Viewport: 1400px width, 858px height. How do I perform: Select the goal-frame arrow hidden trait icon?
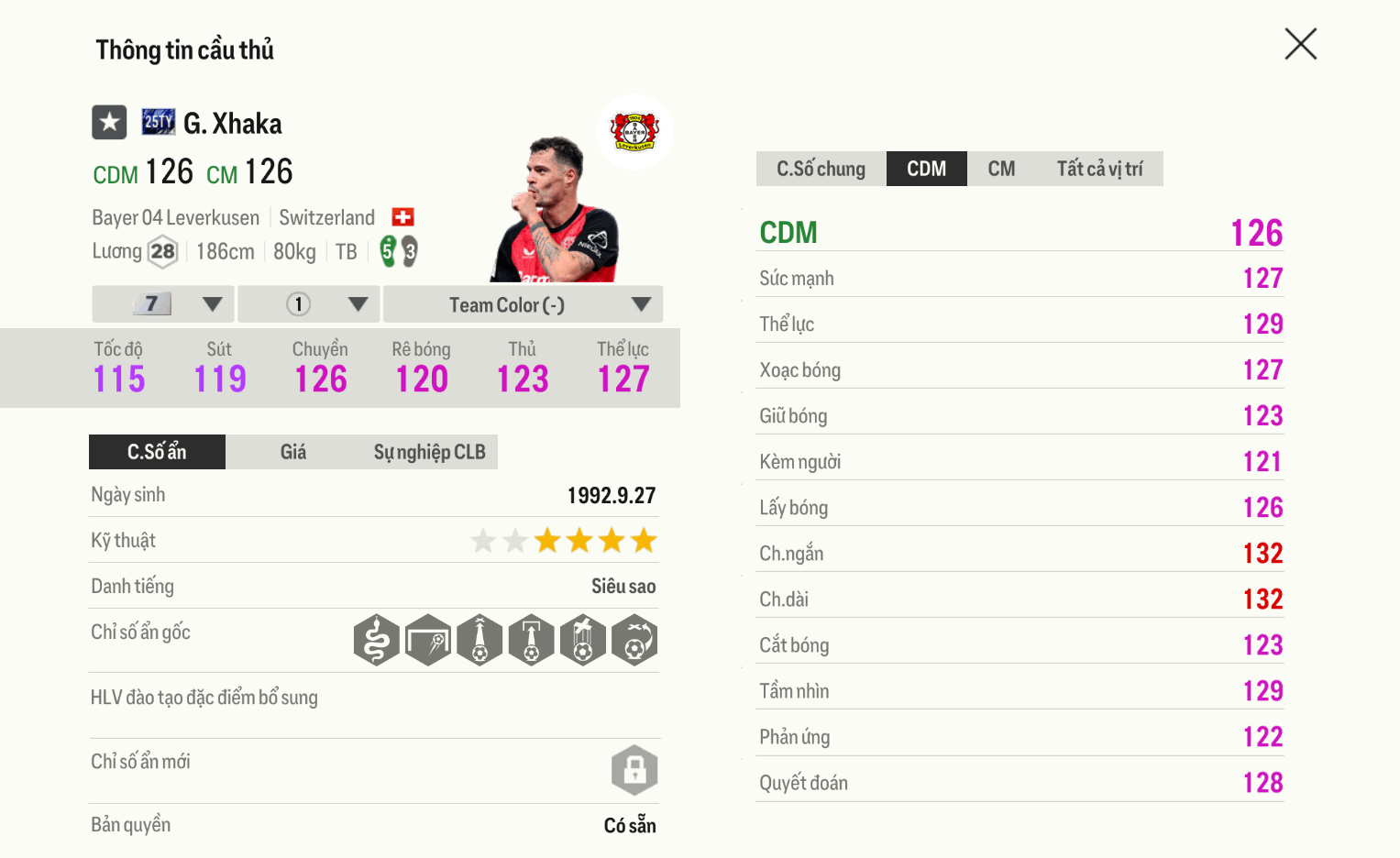point(531,640)
